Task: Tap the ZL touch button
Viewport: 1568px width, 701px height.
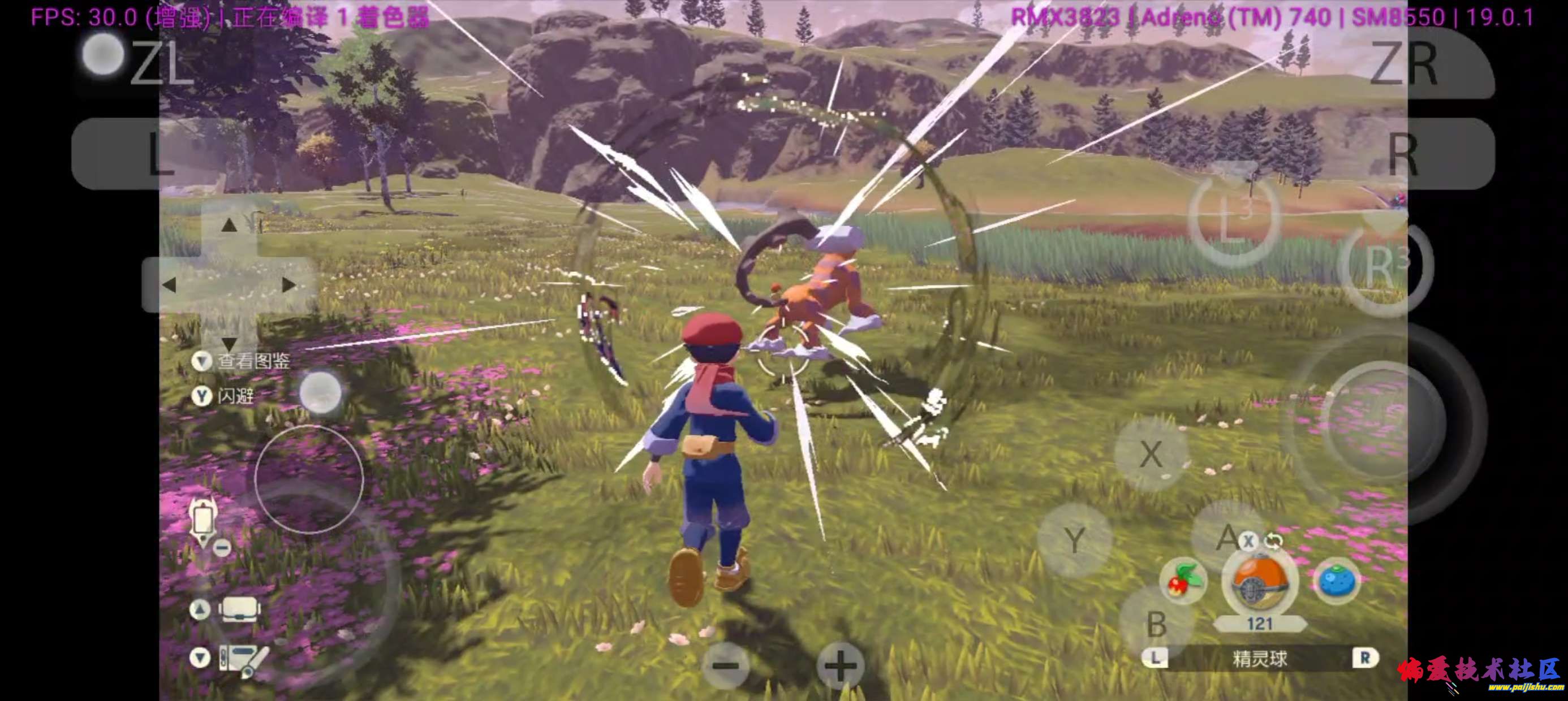Action: (160, 62)
